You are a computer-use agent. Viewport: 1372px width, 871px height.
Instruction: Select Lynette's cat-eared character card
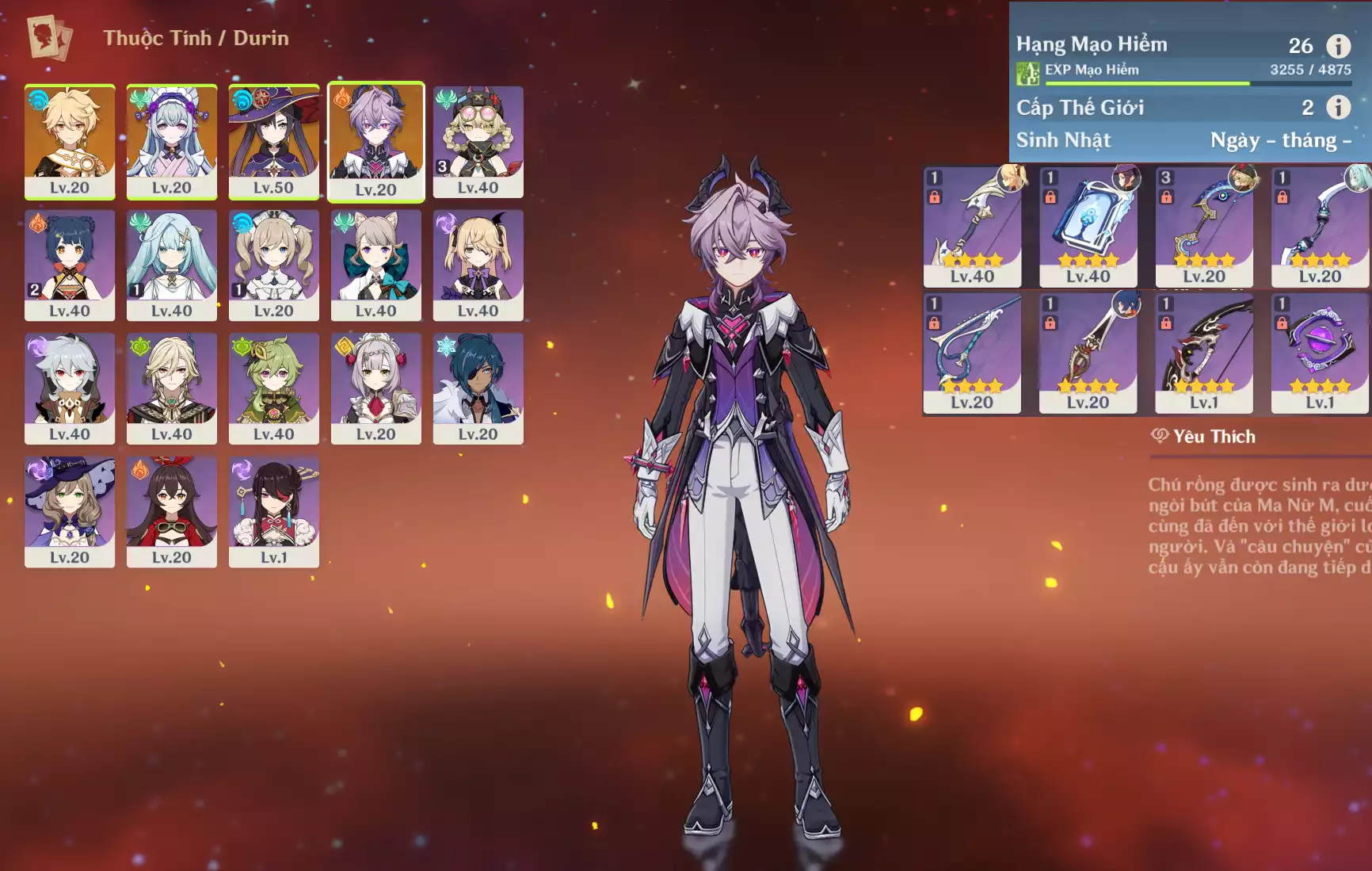[x=375, y=265]
